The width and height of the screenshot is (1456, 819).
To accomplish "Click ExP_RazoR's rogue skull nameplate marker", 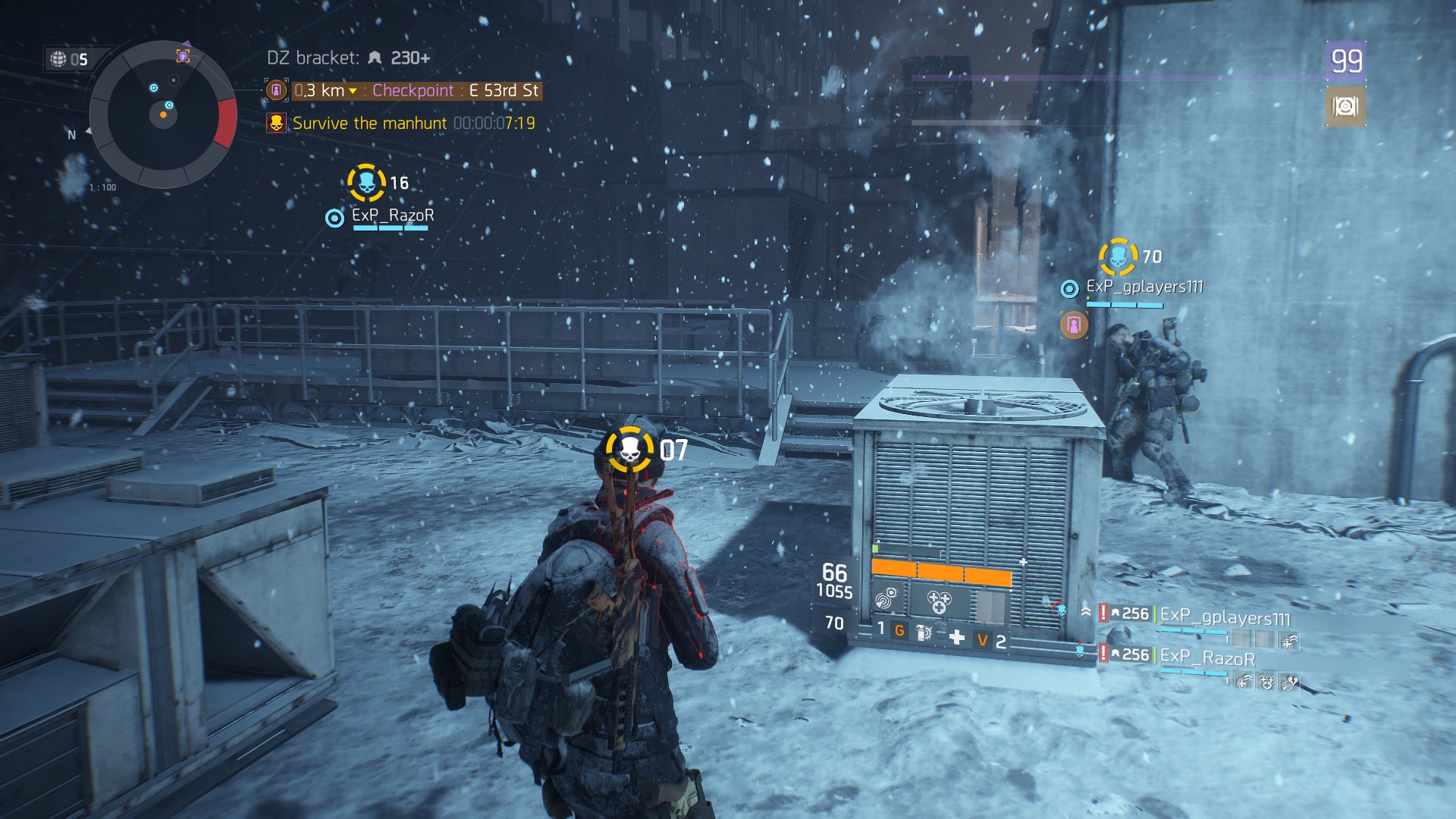I will [x=366, y=183].
